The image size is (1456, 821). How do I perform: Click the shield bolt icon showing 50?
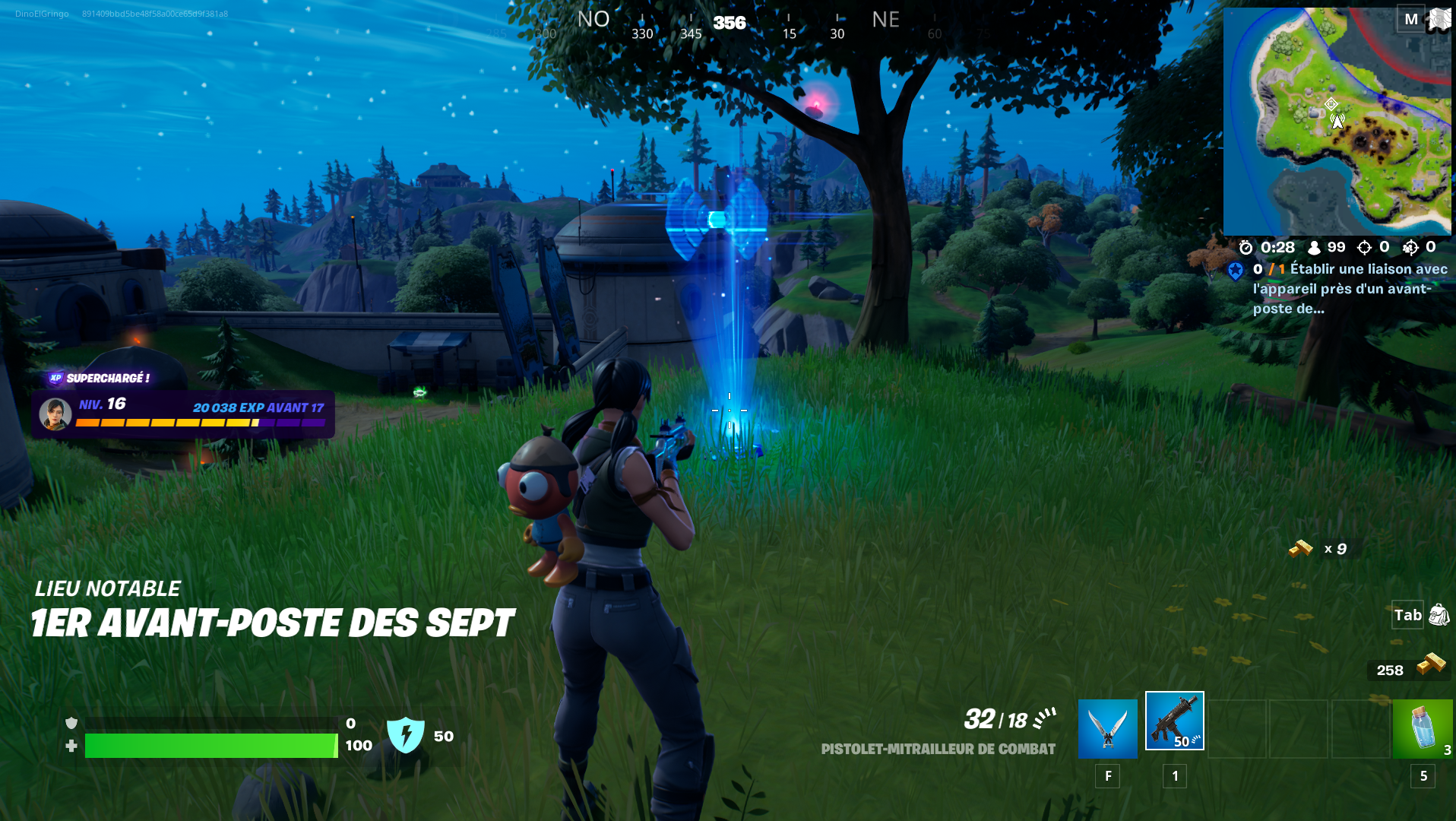click(x=407, y=734)
